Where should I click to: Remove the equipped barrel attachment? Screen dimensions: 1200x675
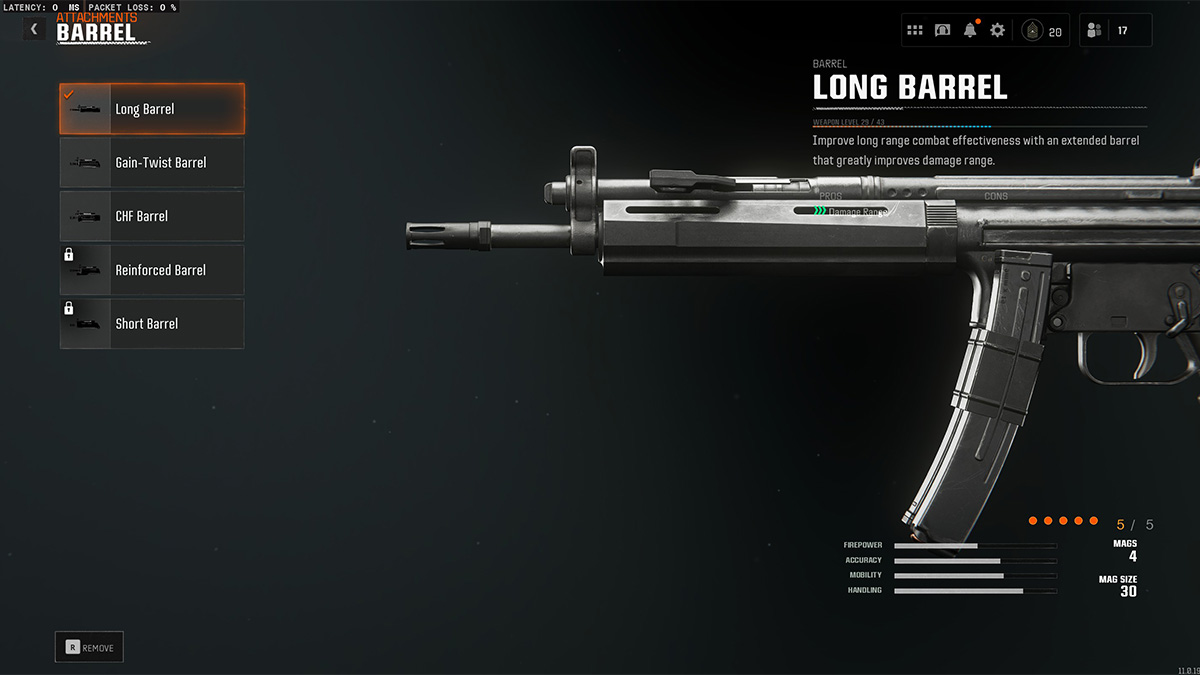click(89, 647)
